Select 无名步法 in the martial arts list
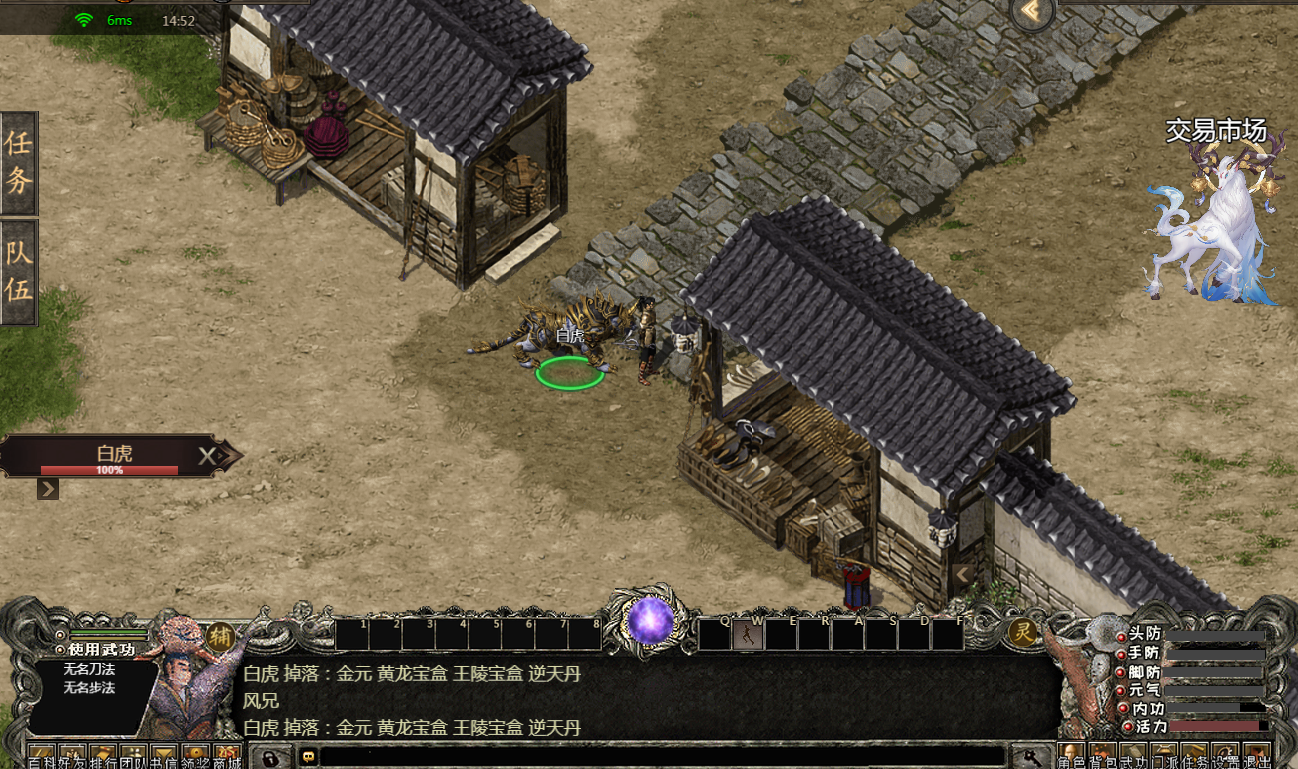The height and width of the screenshot is (769, 1298). 89,687
